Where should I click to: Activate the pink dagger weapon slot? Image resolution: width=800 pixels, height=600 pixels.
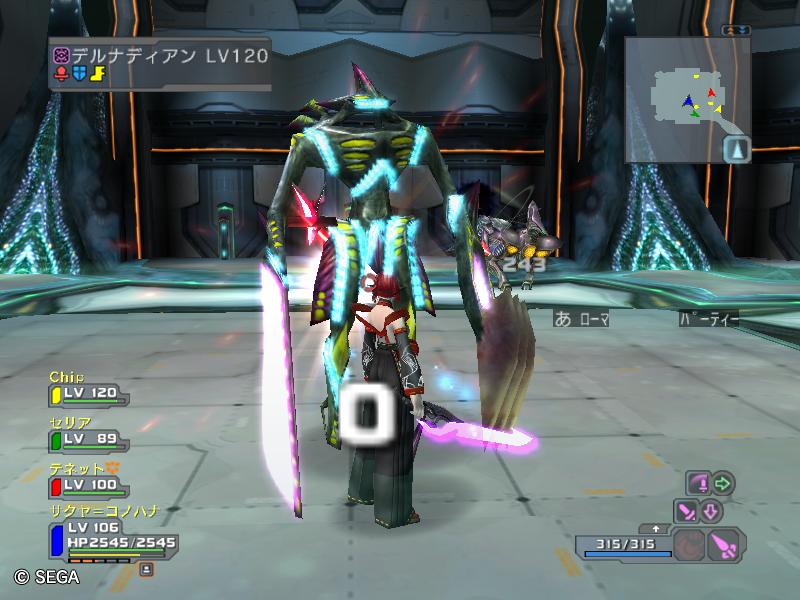click(722, 546)
